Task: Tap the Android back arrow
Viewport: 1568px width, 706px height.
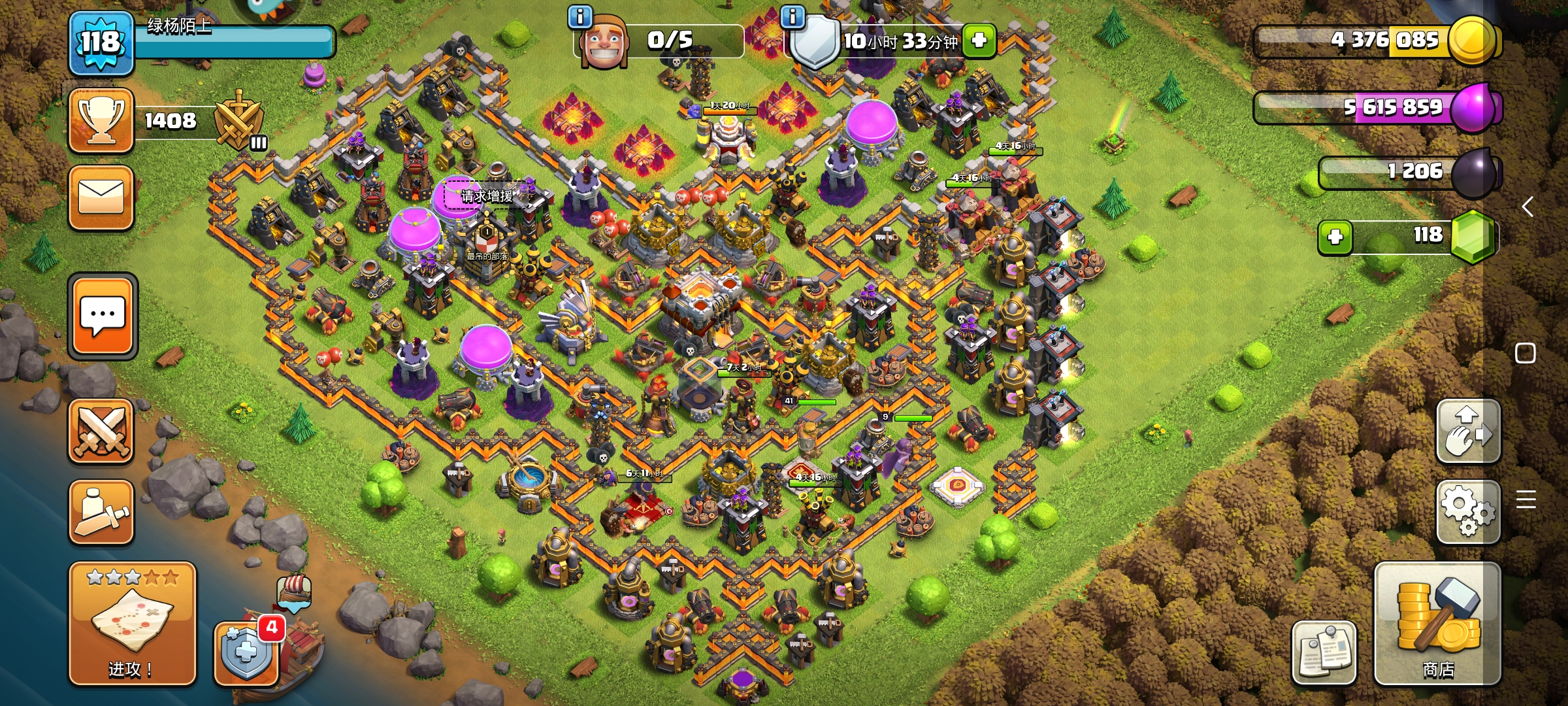Action: pos(1527,207)
